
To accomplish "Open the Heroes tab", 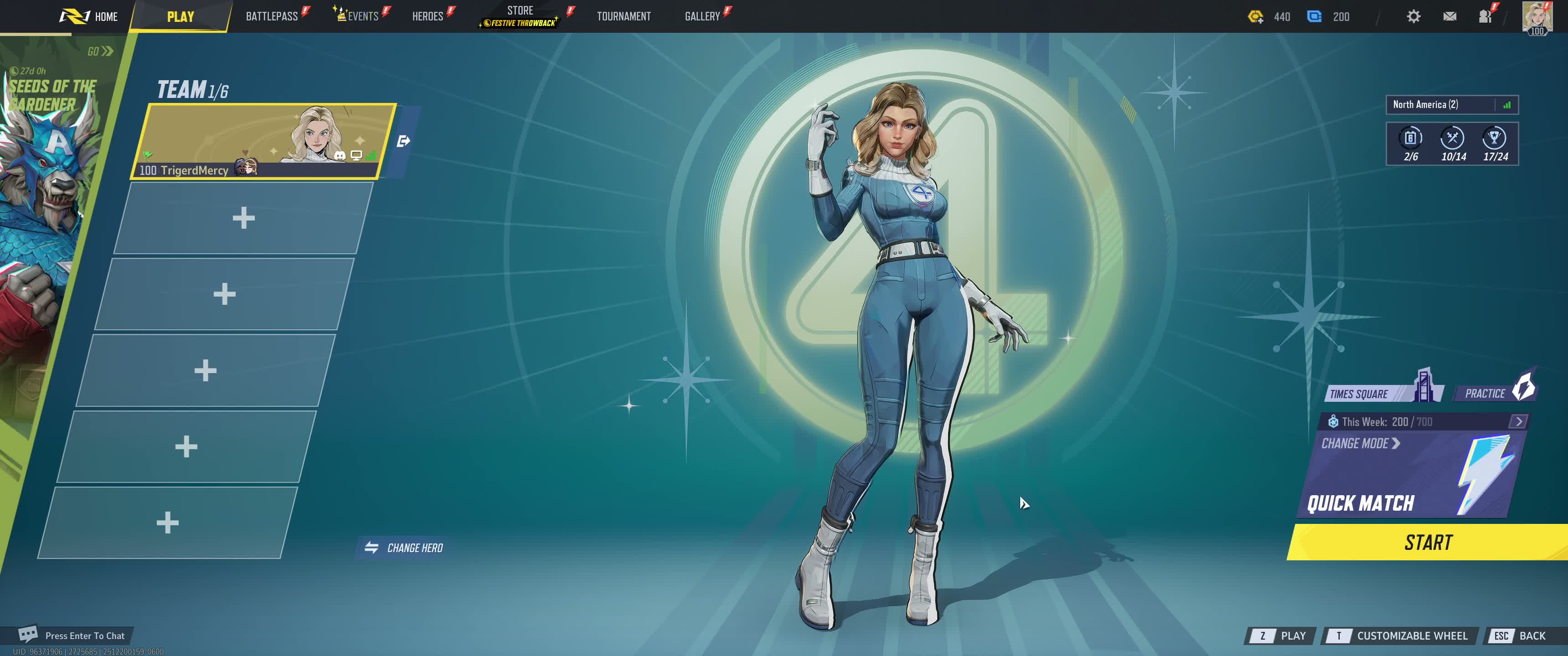I will (427, 16).
